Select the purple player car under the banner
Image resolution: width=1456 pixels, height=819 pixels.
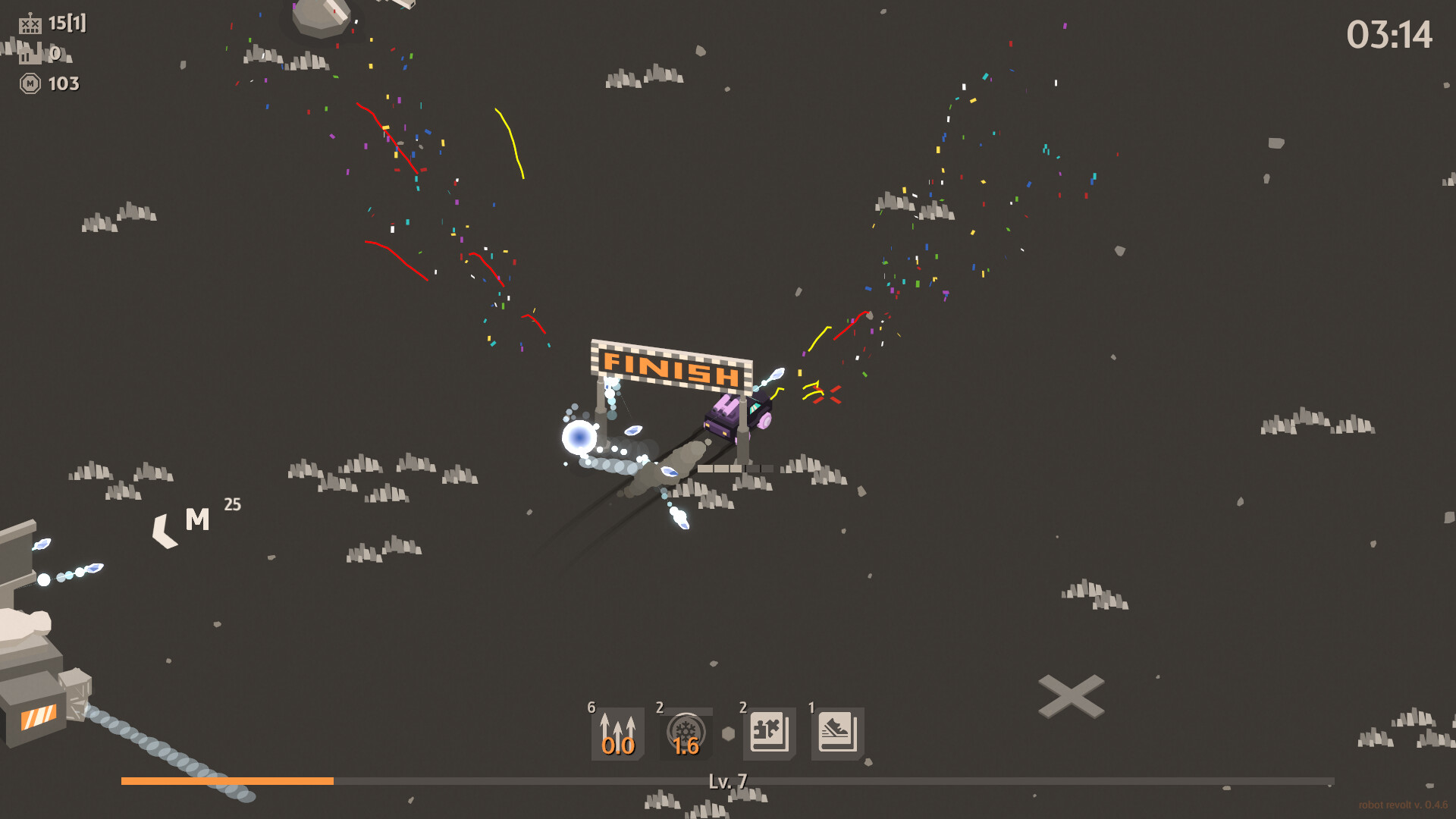(737, 418)
